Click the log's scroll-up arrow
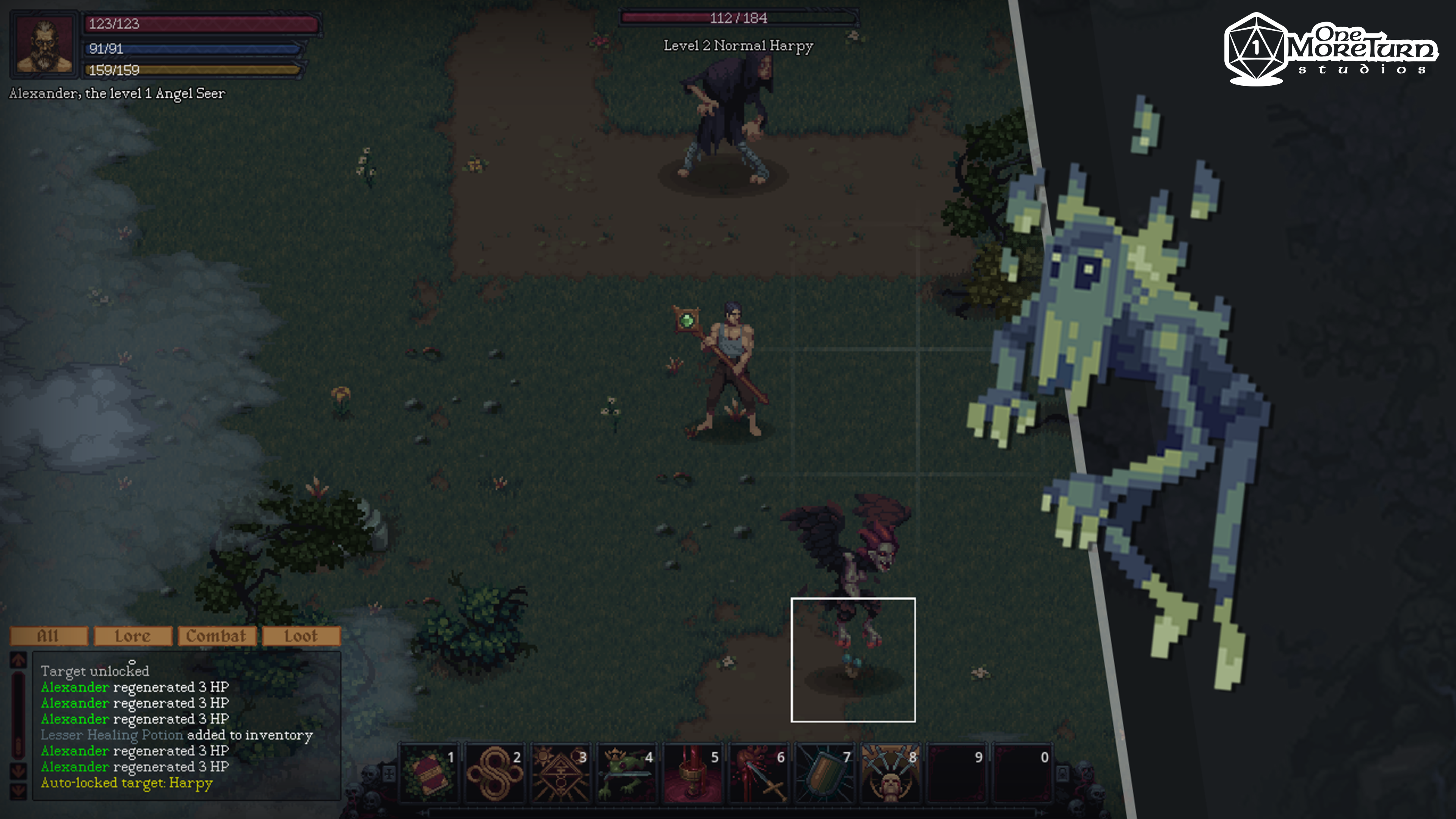This screenshot has width=1456, height=819. point(19,660)
